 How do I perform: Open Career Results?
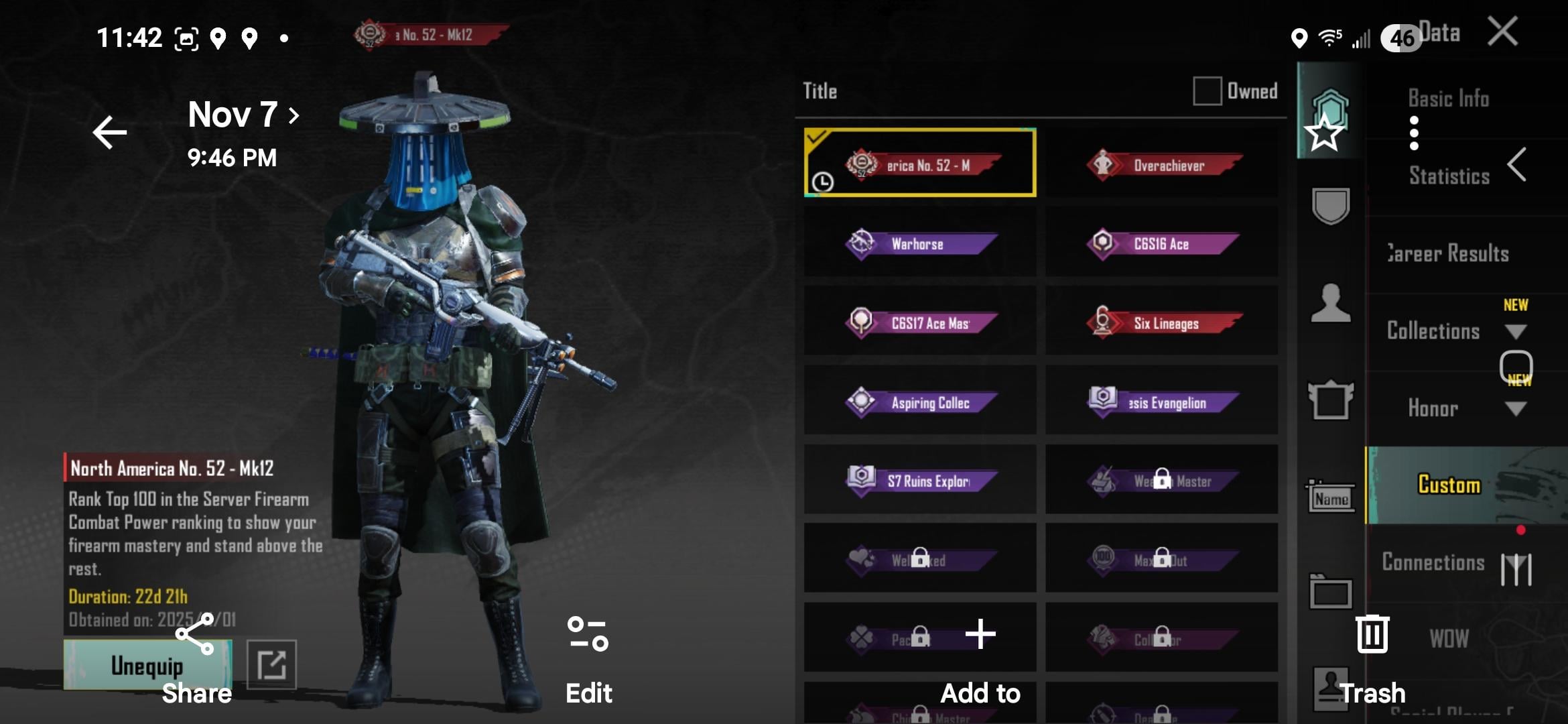[x=1448, y=253]
